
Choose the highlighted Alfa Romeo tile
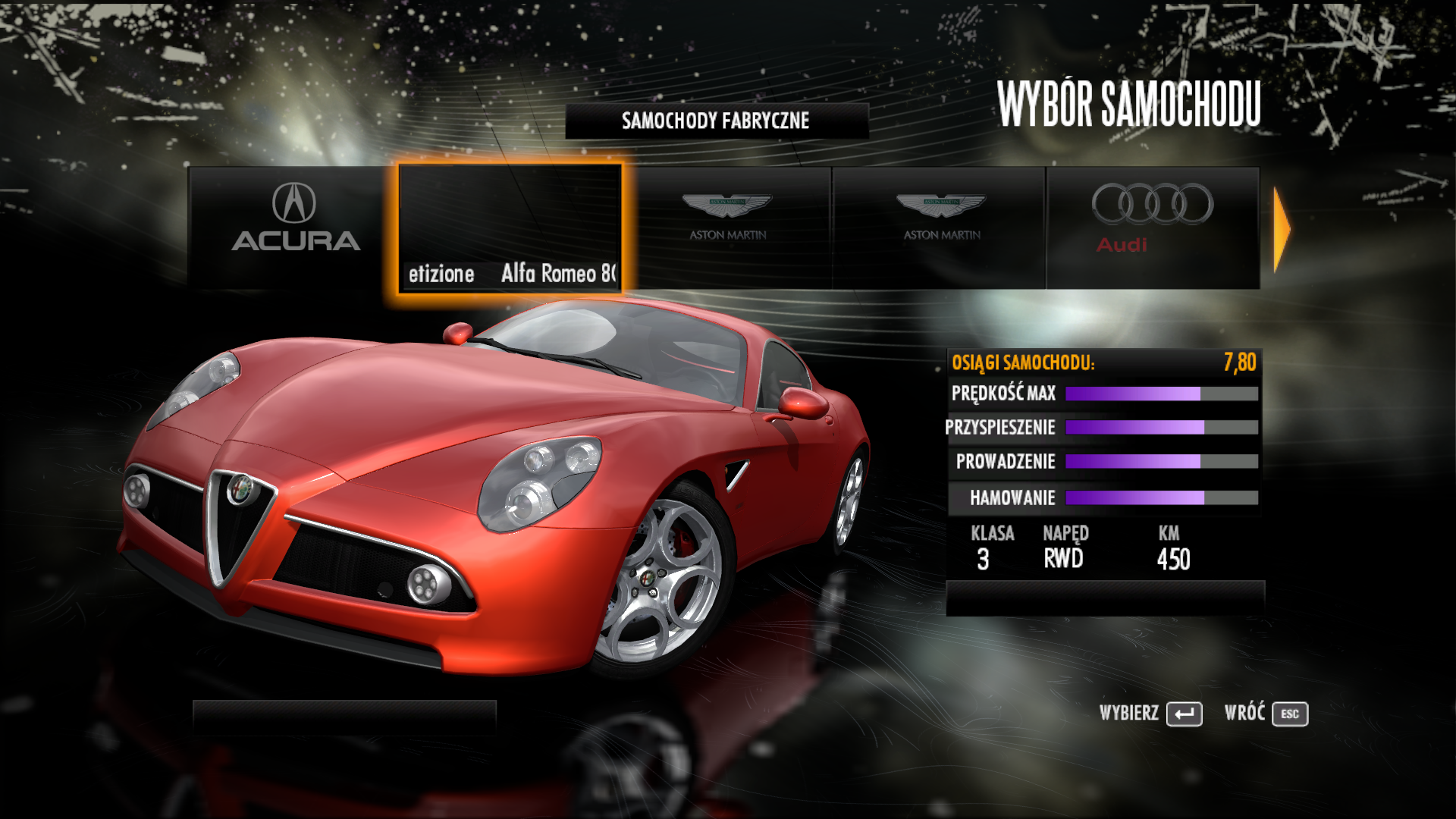click(510, 227)
